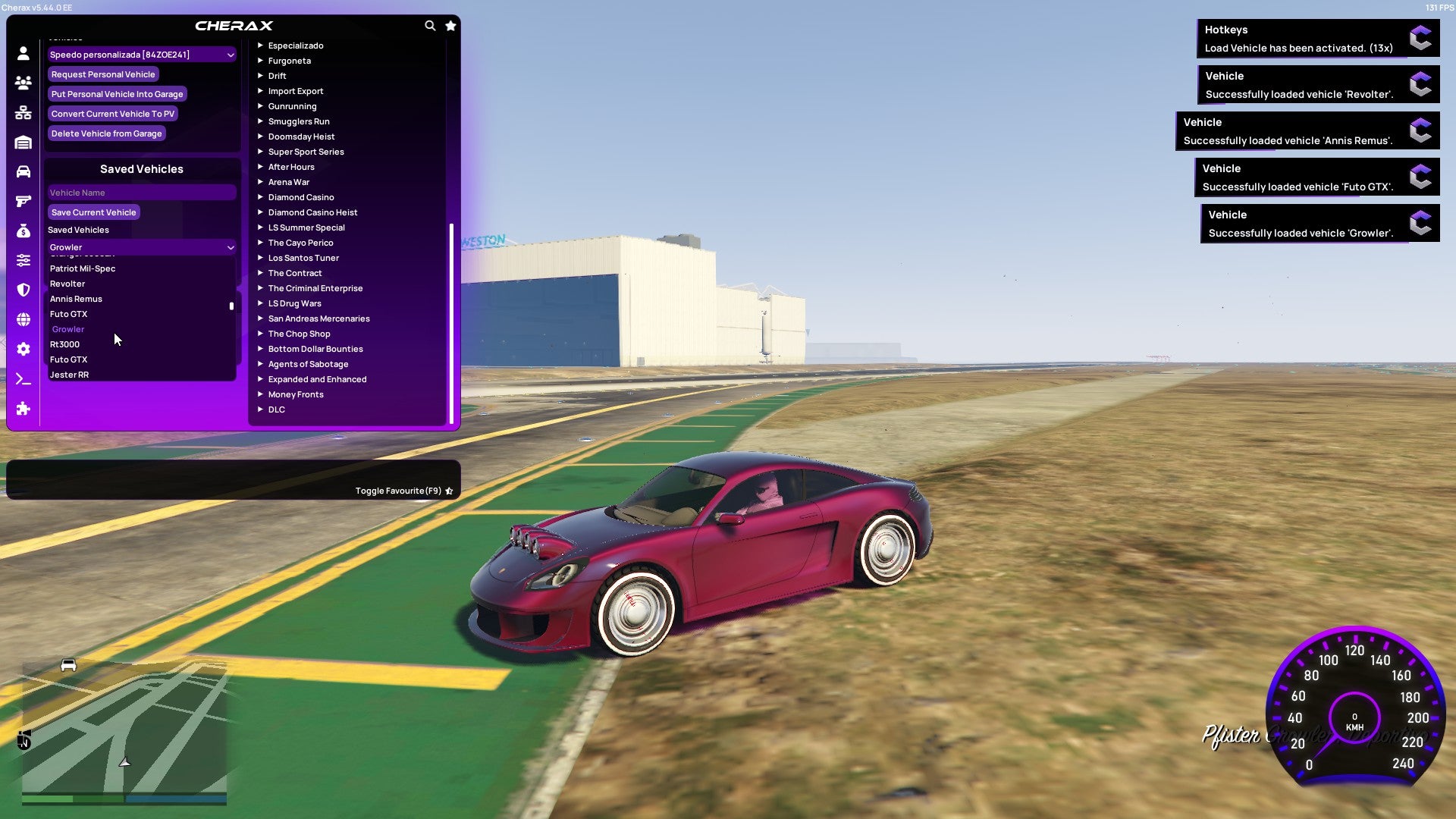
Task: Open search via the magnifier icon
Action: (430, 25)
